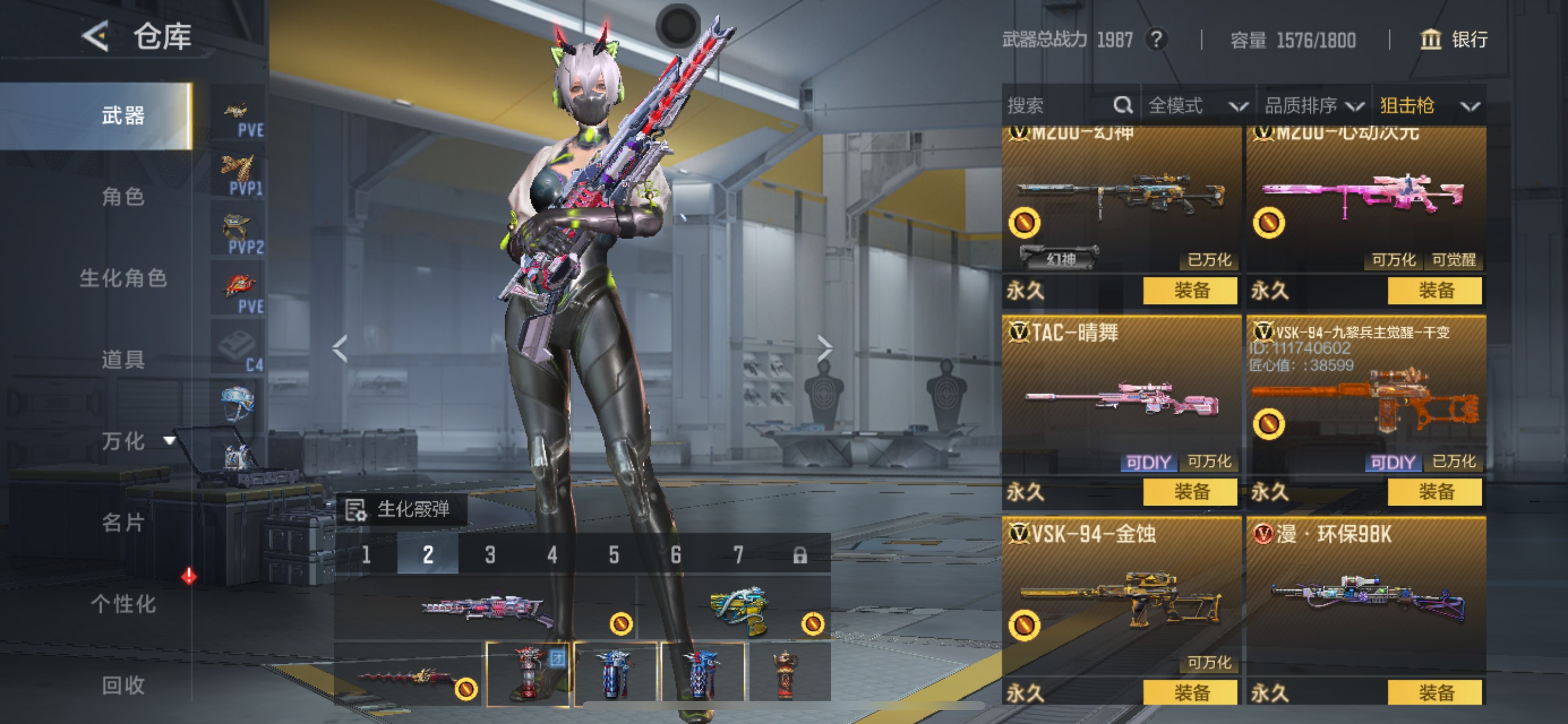Select the 道具 category
The height and width of the screenshot is (724, 1568).
click(123, 360)
